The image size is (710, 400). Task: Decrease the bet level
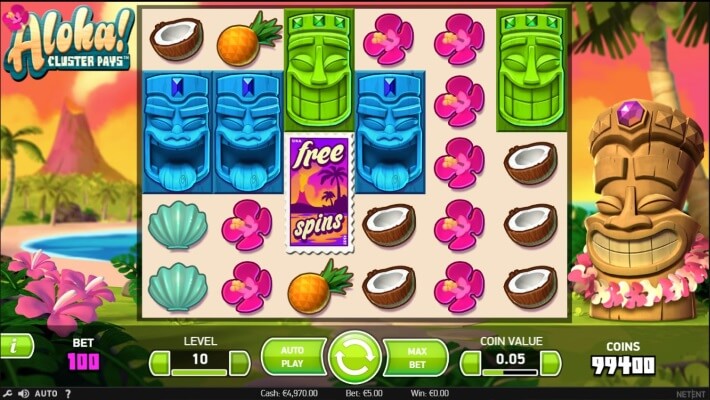tap(159, 363)
